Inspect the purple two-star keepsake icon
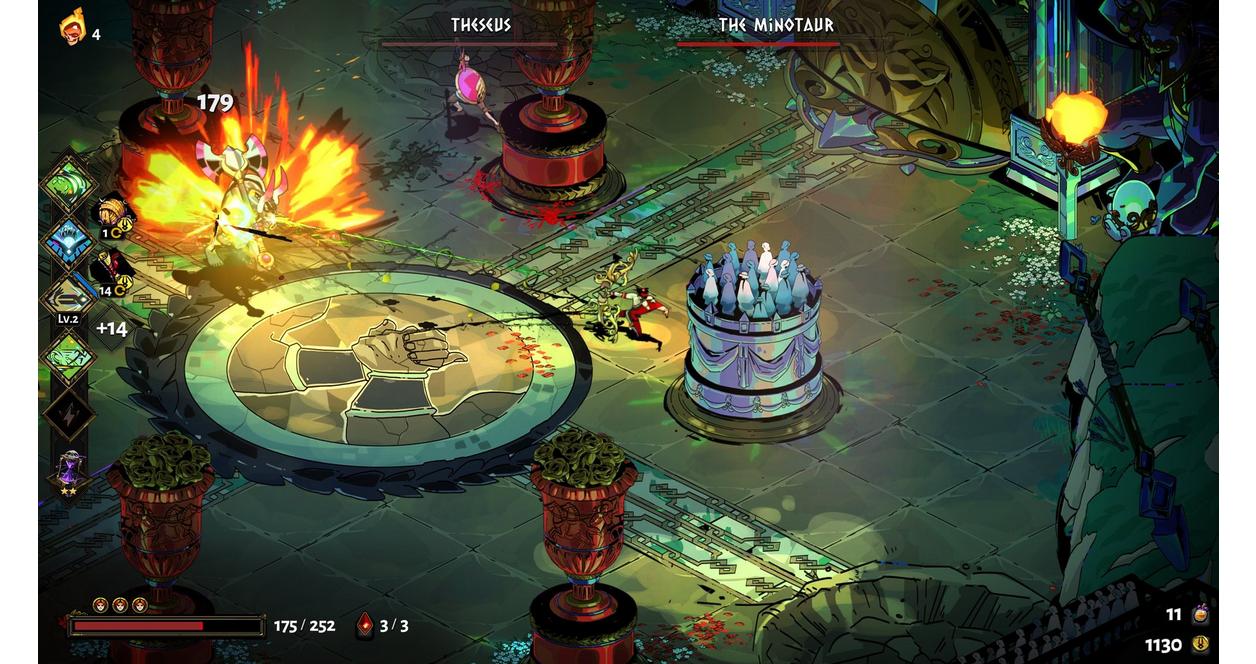The height and width of the screenshot is (664, 1256). [69, 470]
